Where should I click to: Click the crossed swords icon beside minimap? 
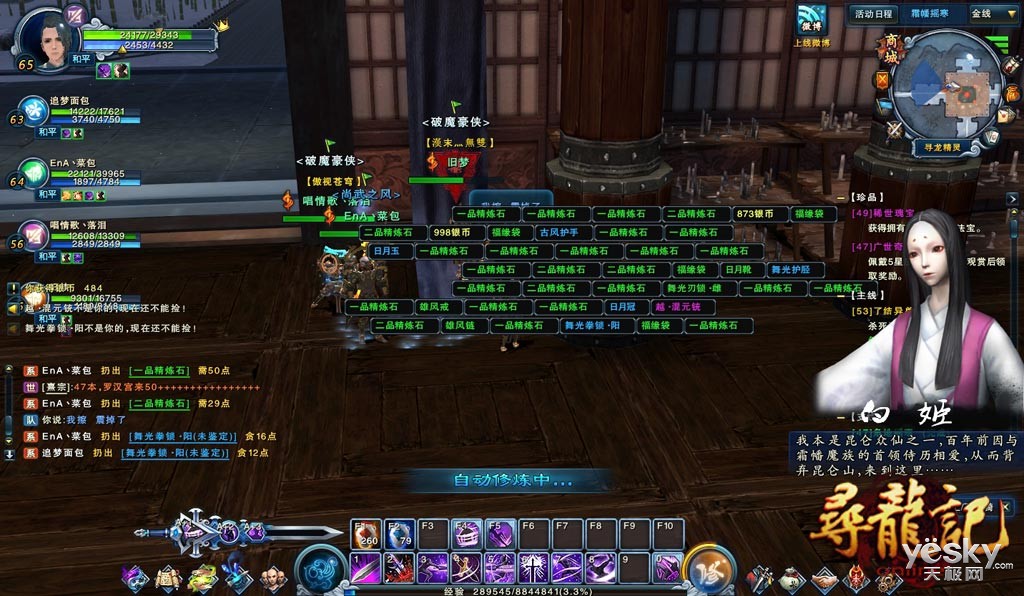(893, 128)
